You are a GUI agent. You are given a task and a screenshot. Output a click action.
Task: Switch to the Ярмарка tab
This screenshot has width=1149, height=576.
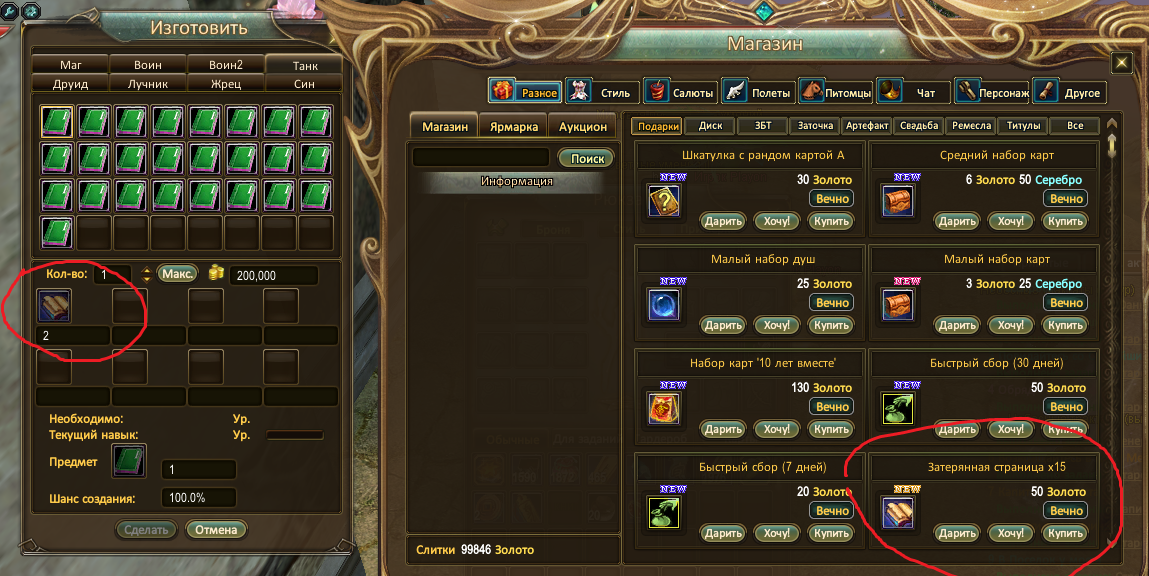pyautogui.click(x=513, y=127)
